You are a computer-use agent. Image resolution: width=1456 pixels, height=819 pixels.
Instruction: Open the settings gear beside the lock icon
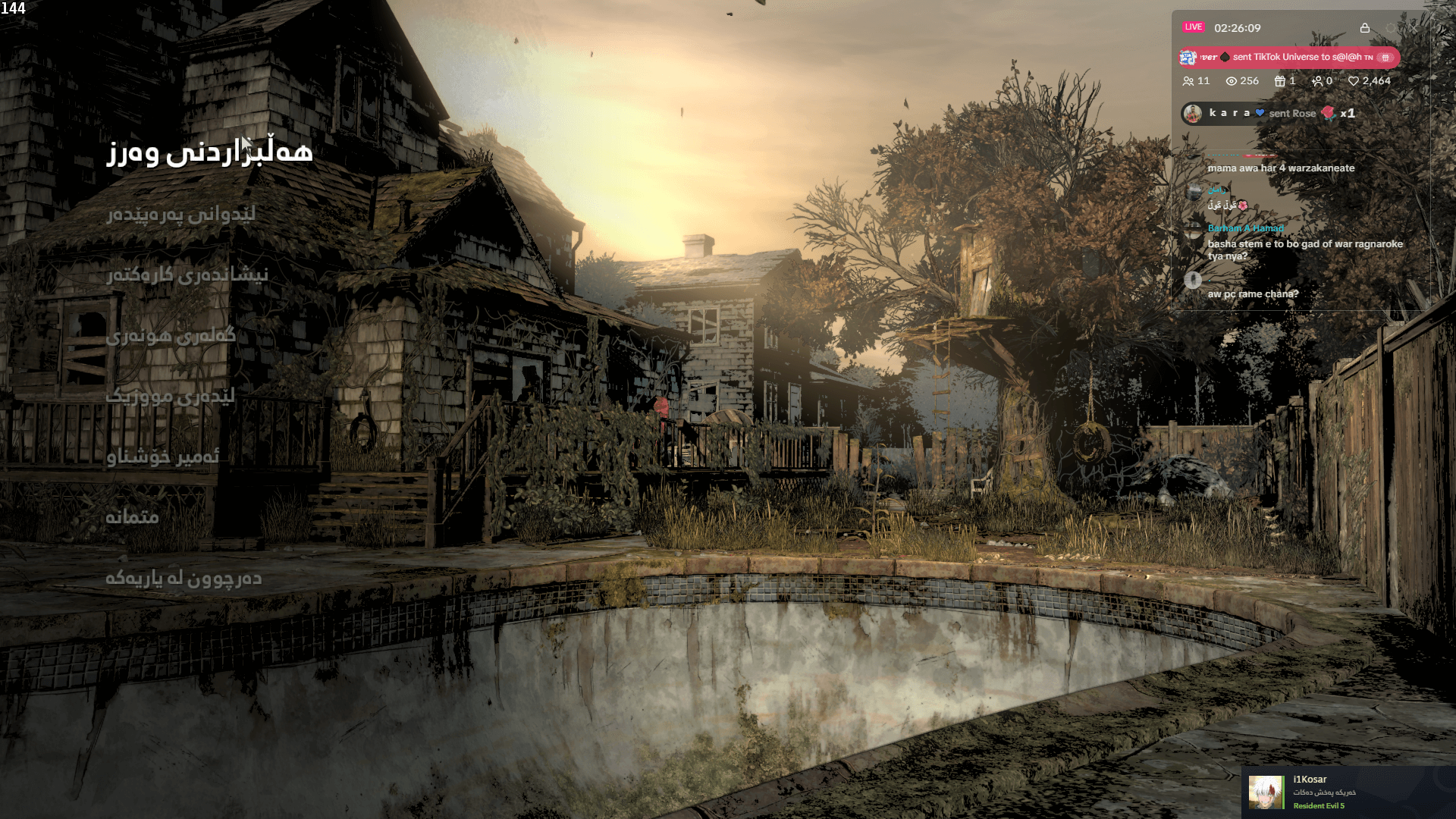1390,28
